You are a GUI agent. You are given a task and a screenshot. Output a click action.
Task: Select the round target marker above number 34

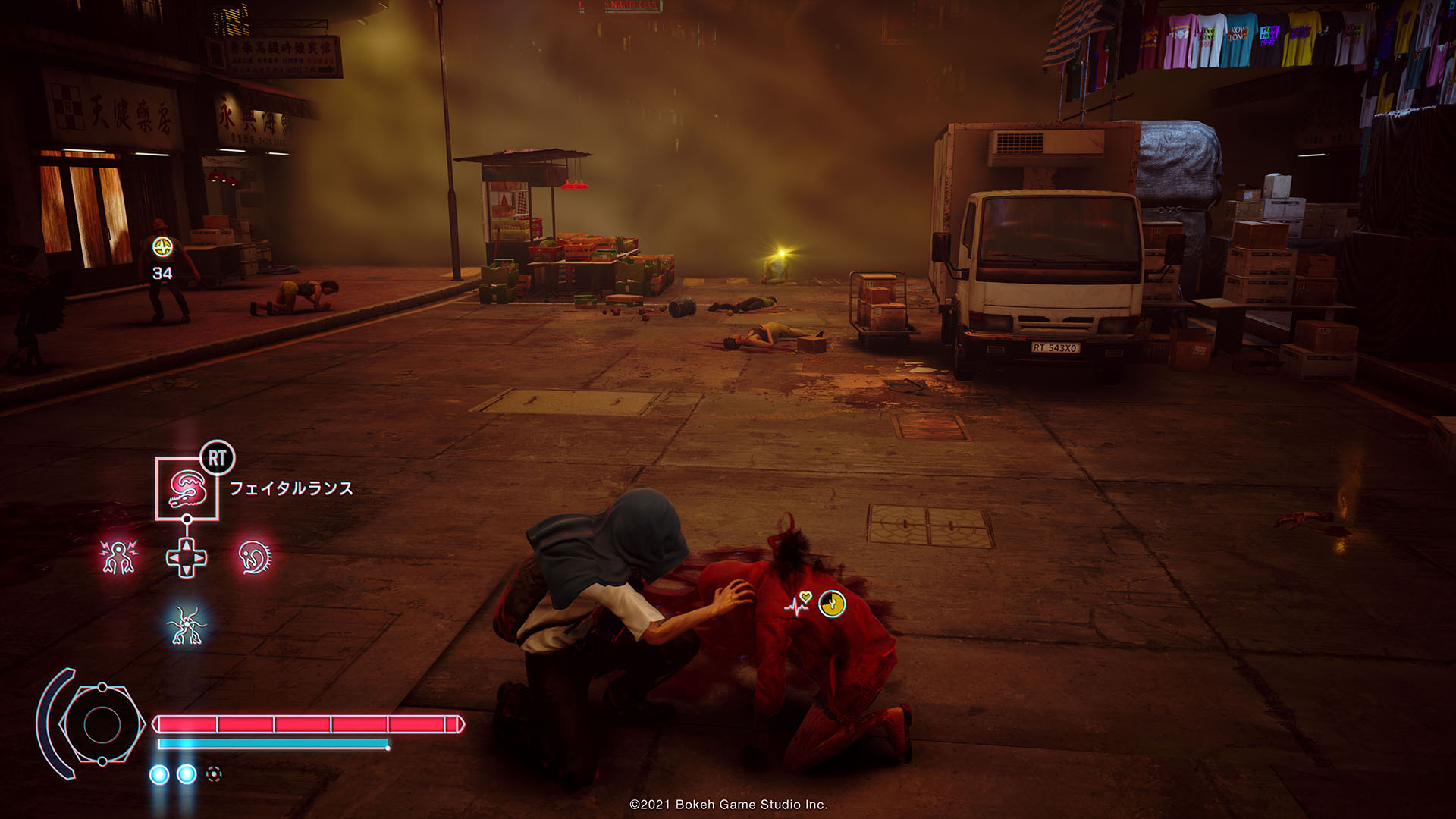162,246
